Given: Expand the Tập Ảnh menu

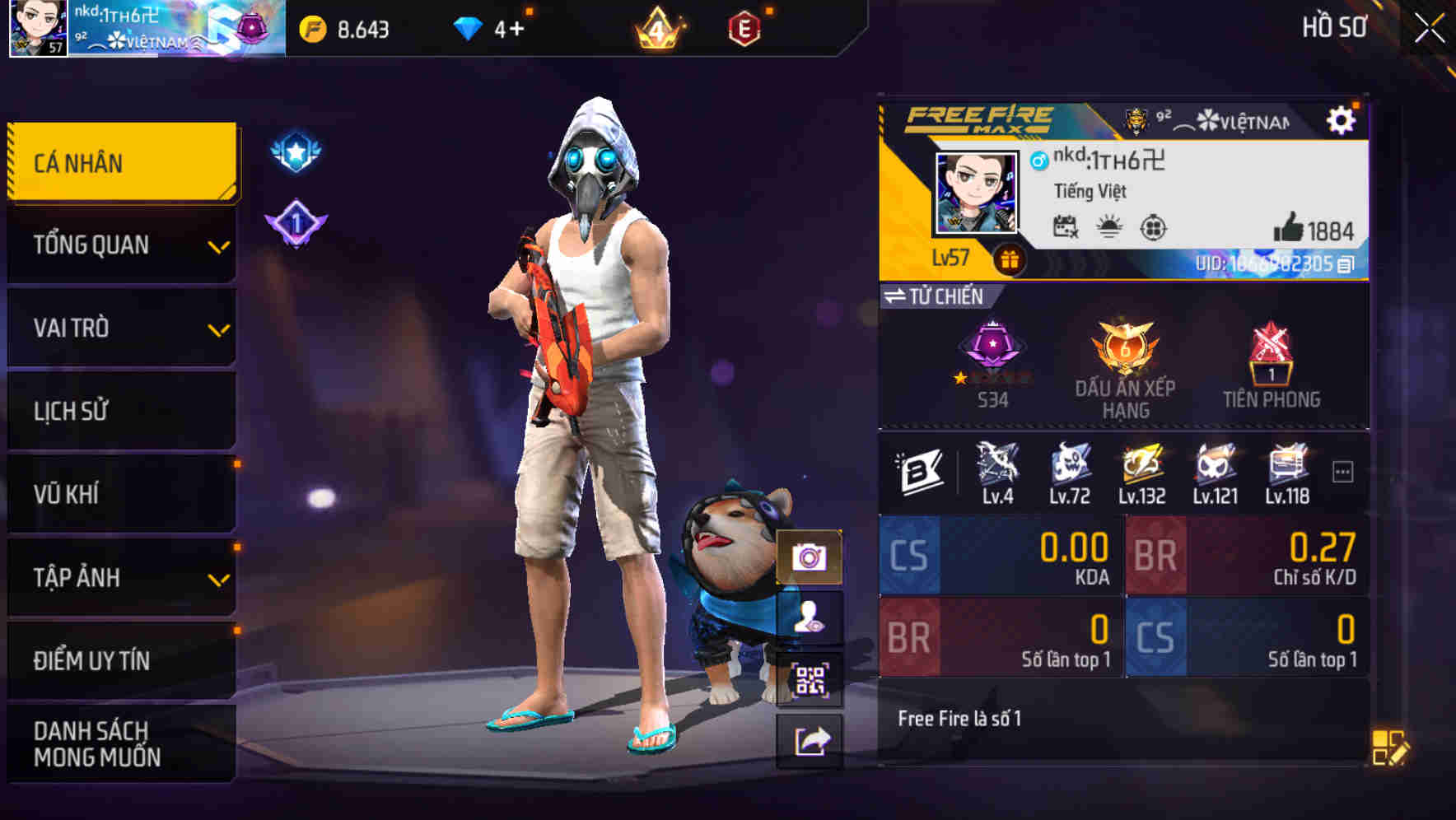Looking at the screenshot, I should point(120,577).
